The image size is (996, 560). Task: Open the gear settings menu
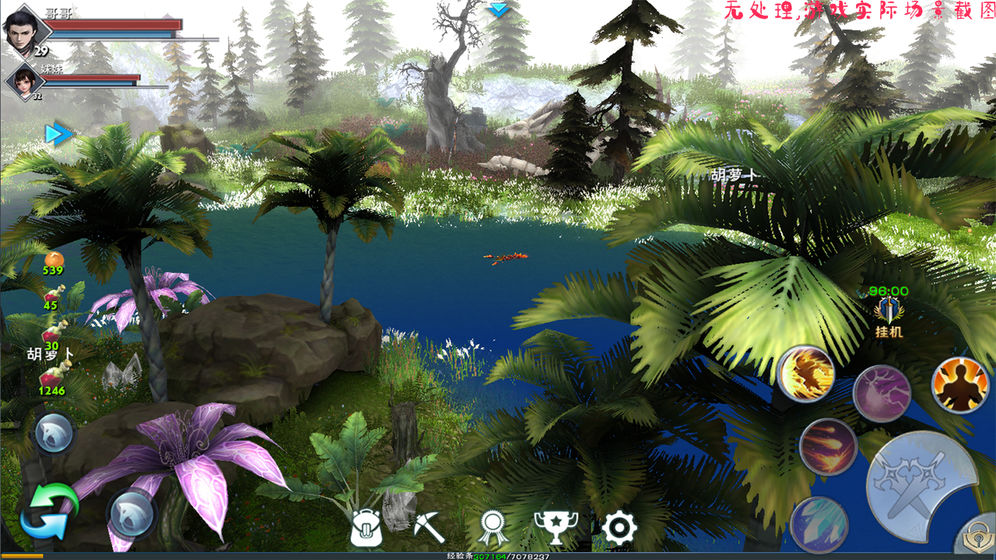pos(620,526)
